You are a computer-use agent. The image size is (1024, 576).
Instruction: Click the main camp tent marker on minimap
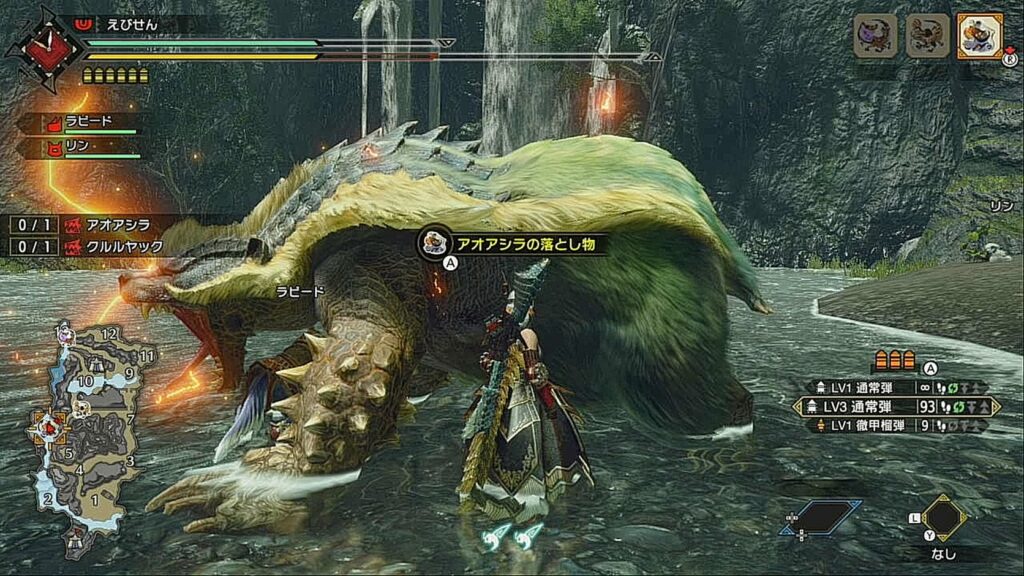75,541
